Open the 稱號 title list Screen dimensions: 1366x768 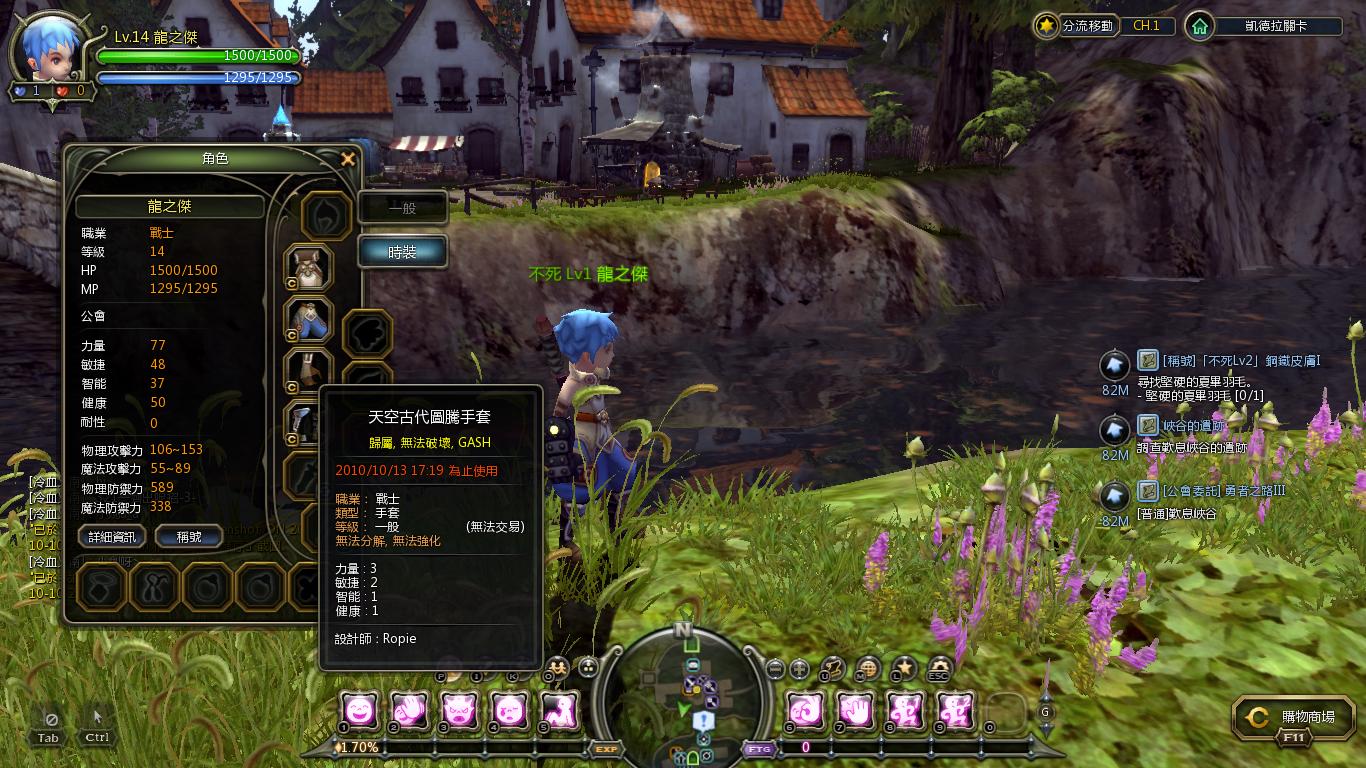189,537
